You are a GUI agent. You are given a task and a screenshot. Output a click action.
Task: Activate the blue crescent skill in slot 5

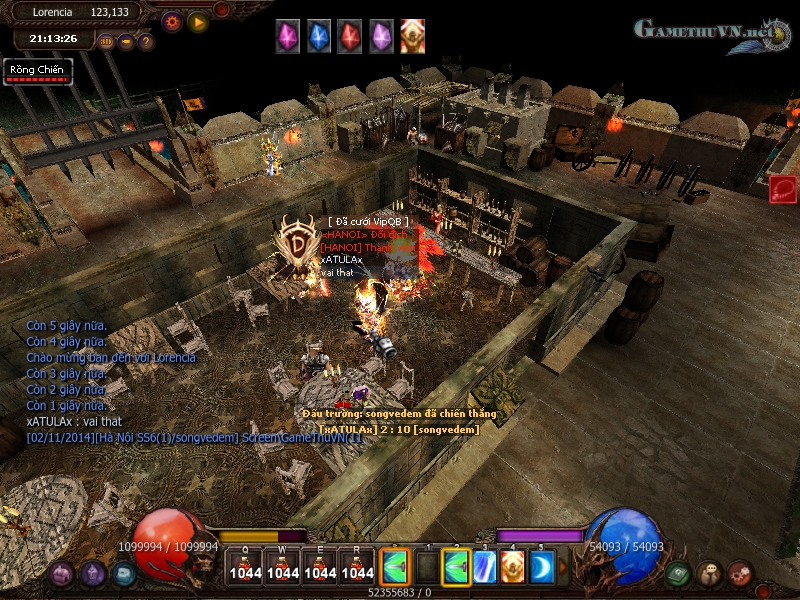click(x=541, y=567)
